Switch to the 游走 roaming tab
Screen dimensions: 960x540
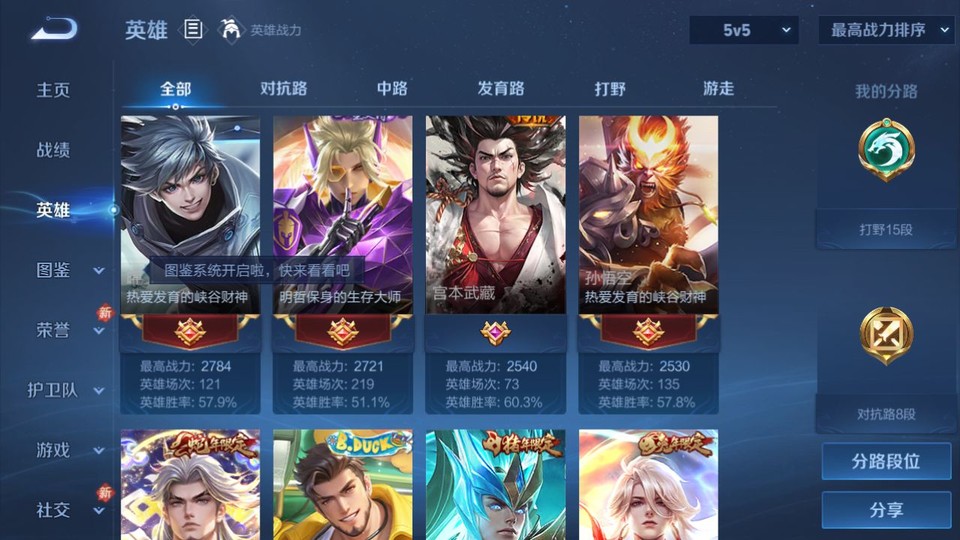pyautogui.click(x=718, y=88)
